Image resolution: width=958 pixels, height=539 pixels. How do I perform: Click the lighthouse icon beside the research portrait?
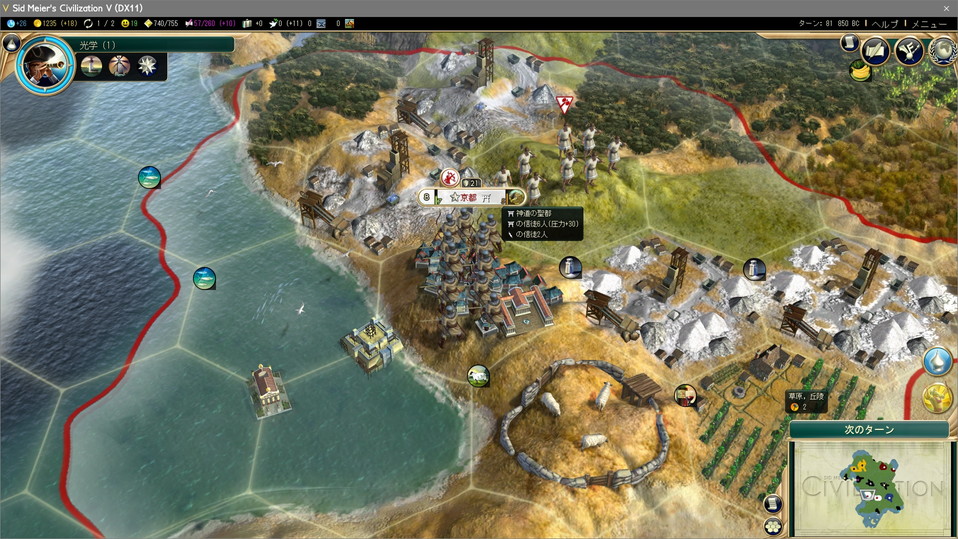click(x=92, y=66)
